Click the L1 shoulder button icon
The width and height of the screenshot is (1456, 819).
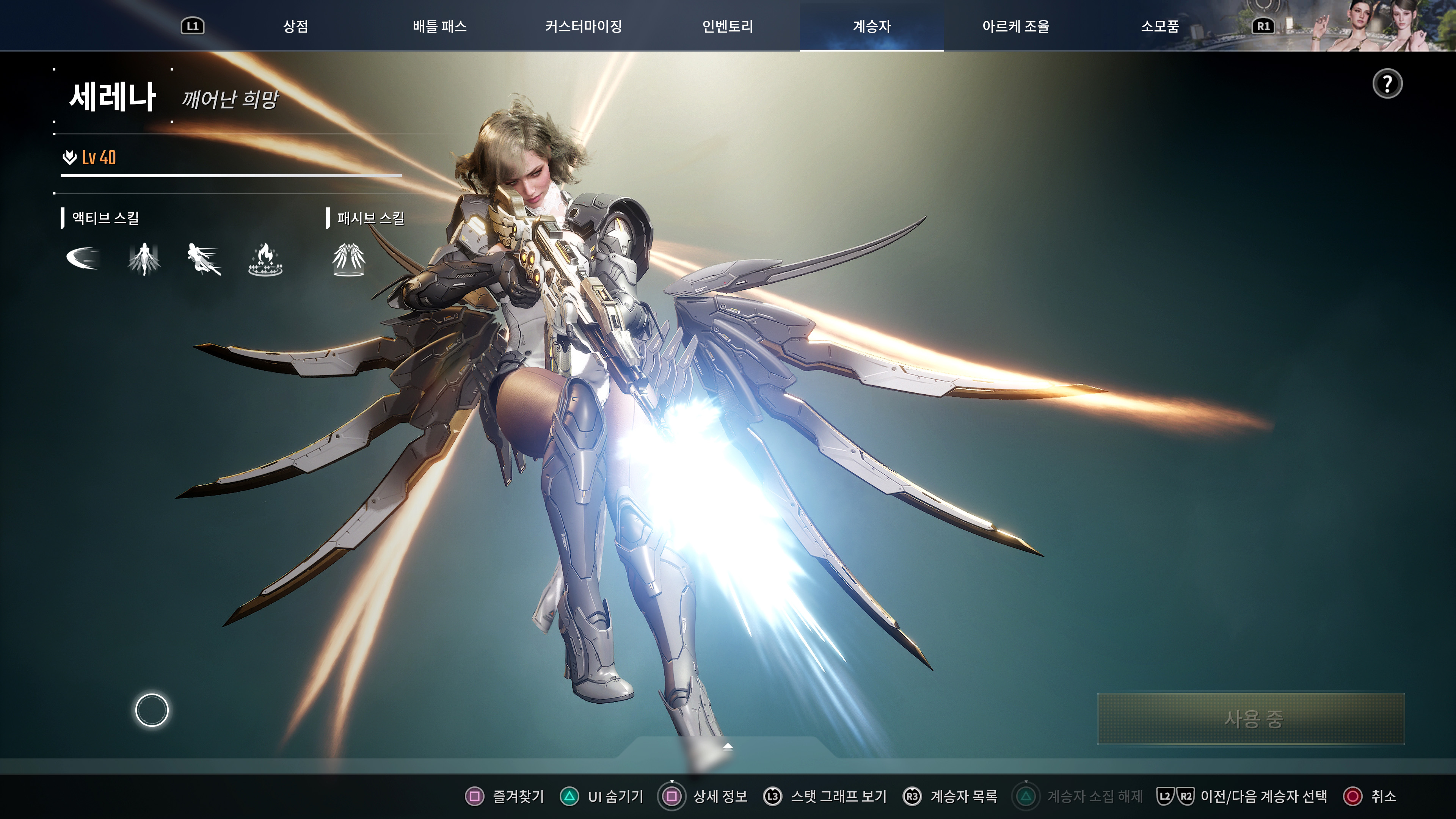pyautogui.click(x=193, y=26)
